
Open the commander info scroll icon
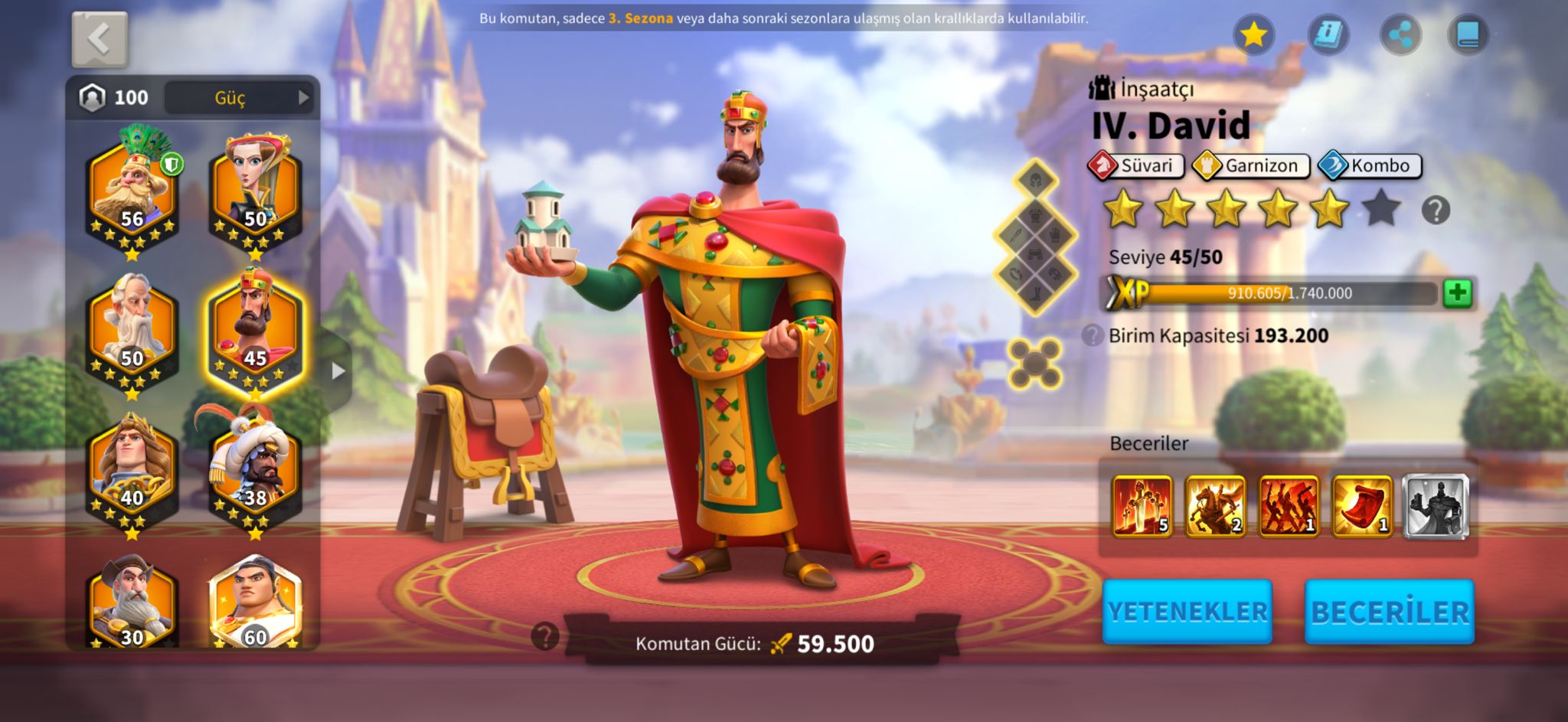coord(1328,34)
